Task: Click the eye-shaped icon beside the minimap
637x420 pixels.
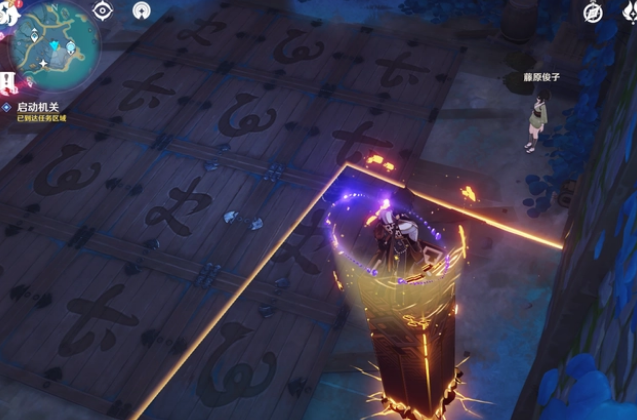Action: [x=103, y=10]
